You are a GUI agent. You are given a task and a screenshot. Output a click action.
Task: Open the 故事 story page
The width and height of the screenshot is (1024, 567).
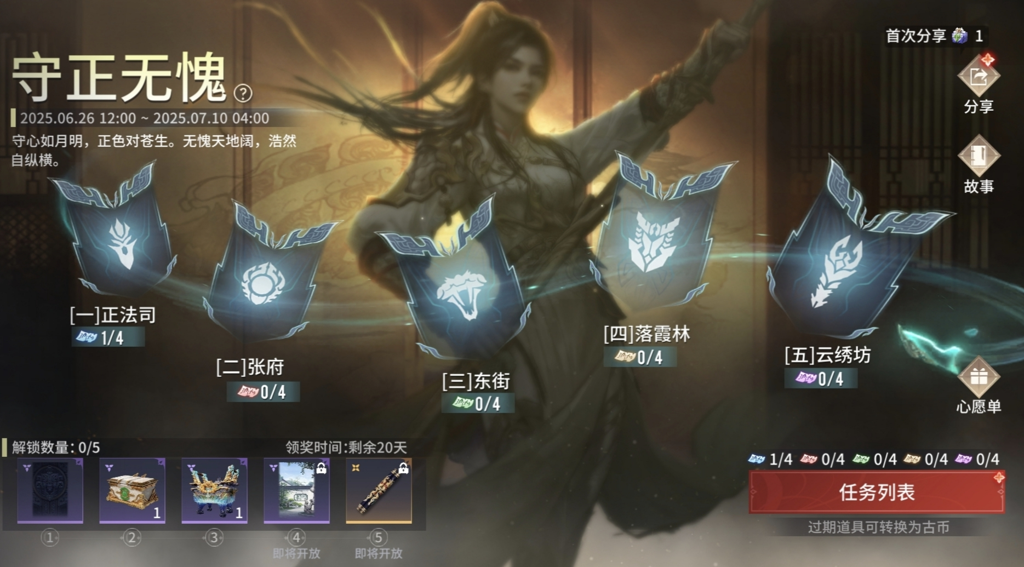click(978, 157)
